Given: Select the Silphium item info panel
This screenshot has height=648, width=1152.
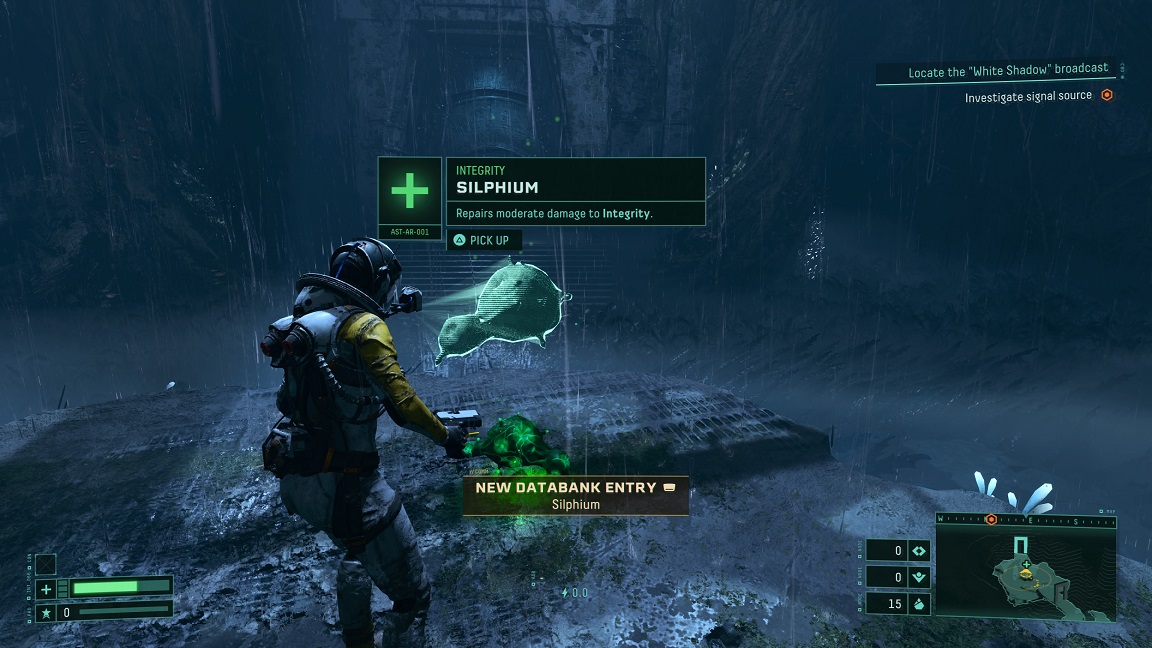Looking at the screenshot, I should click(x=574, y=191).
